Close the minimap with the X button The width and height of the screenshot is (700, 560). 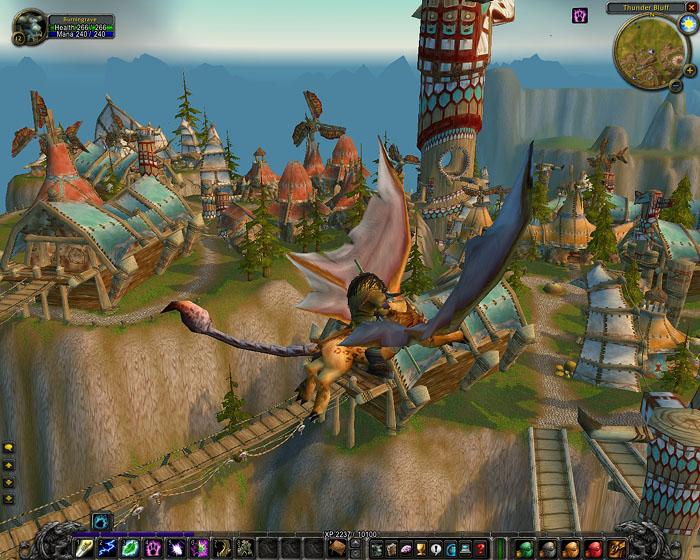coord(693,8)
